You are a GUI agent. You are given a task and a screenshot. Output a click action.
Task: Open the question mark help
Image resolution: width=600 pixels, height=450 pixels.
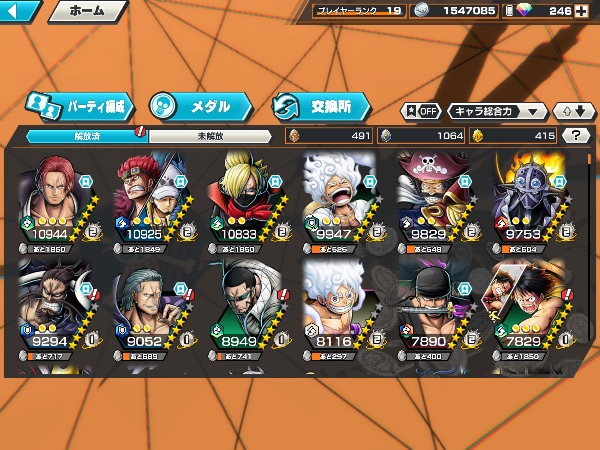tap(575, 135)
